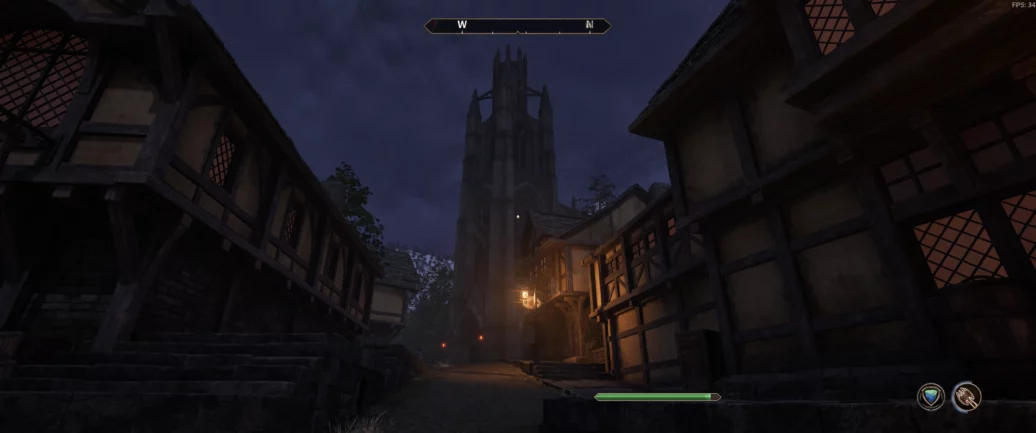Activate the bronze hand-and-weapon icon

pyautogui.click(x=966, y=397)
